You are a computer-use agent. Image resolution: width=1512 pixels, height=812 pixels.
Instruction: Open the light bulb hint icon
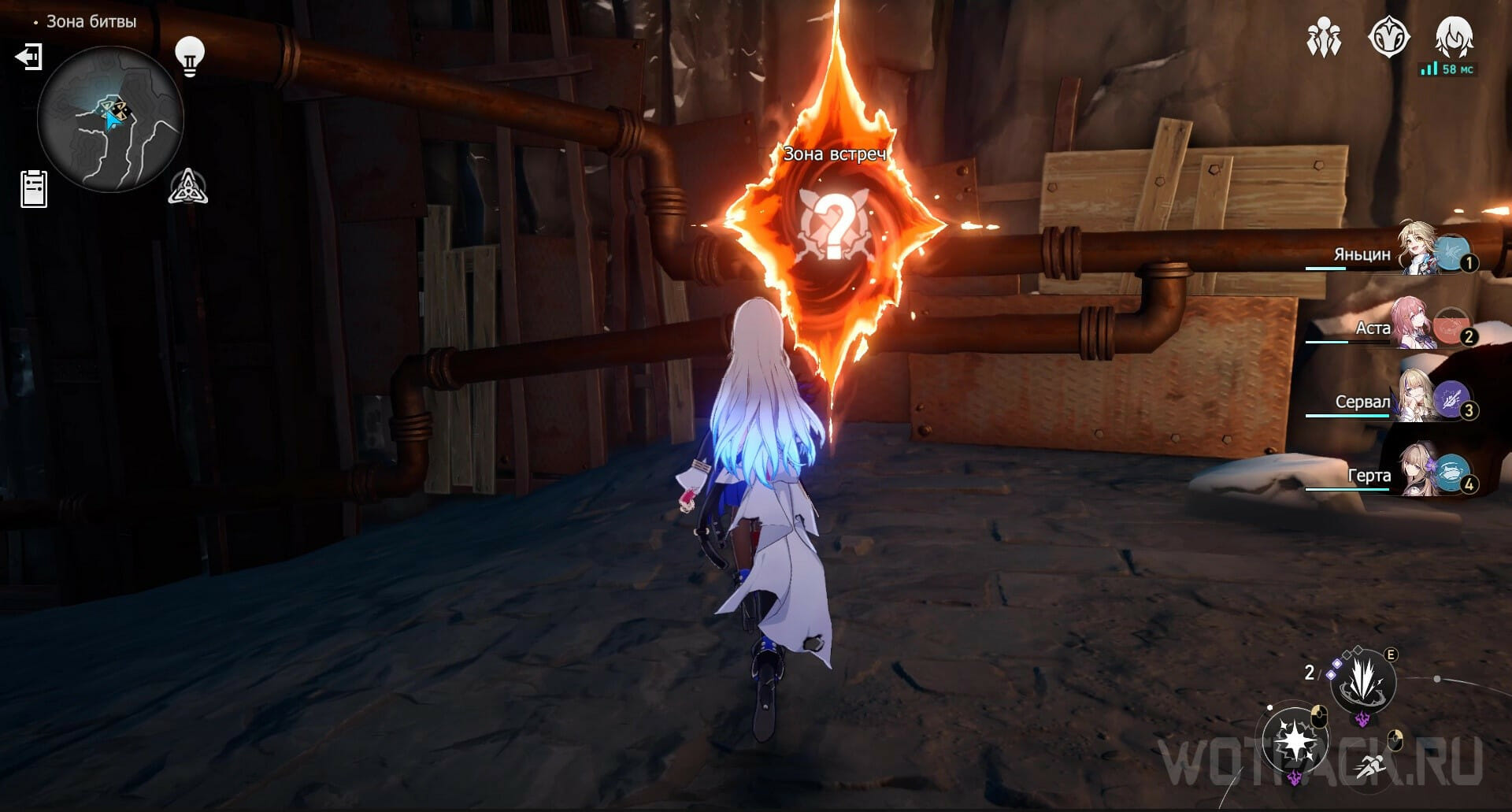pos(189,55)
